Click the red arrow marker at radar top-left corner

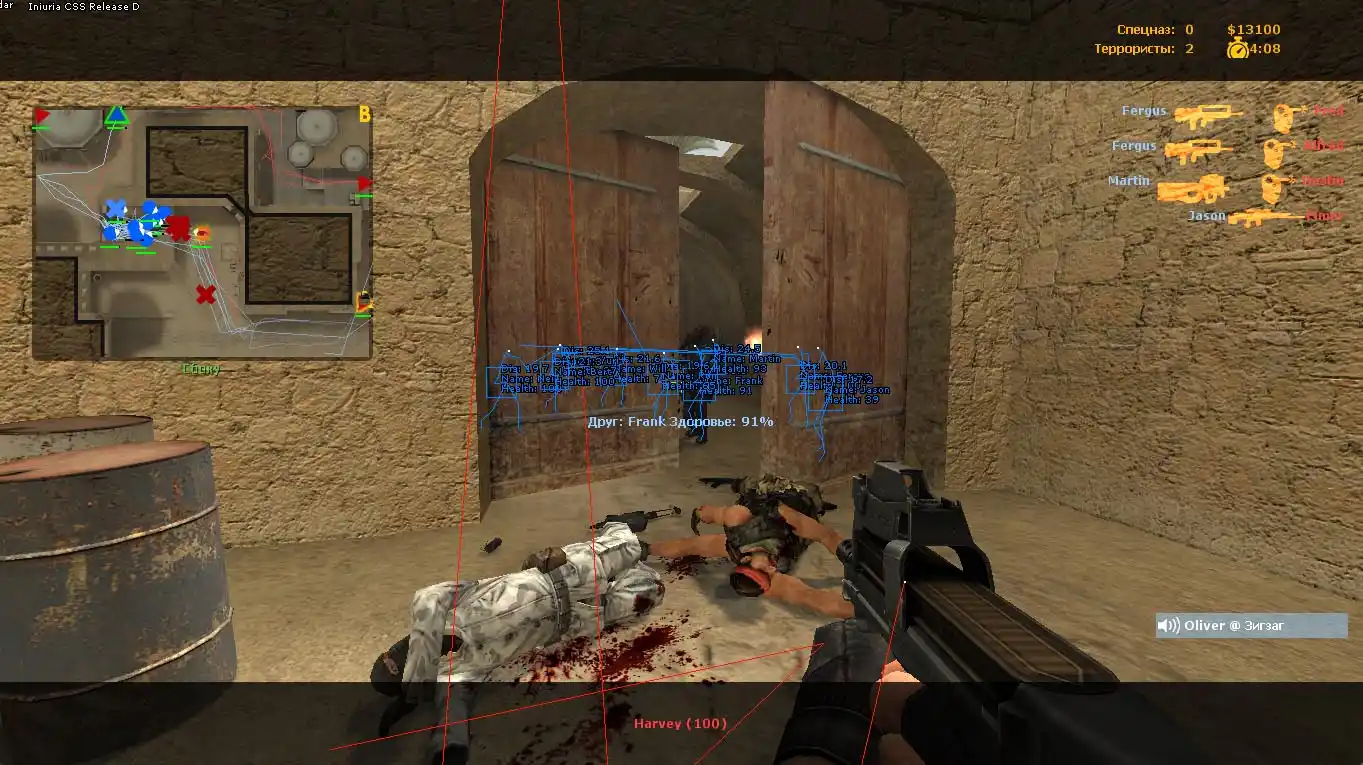(x=41, y=114)
